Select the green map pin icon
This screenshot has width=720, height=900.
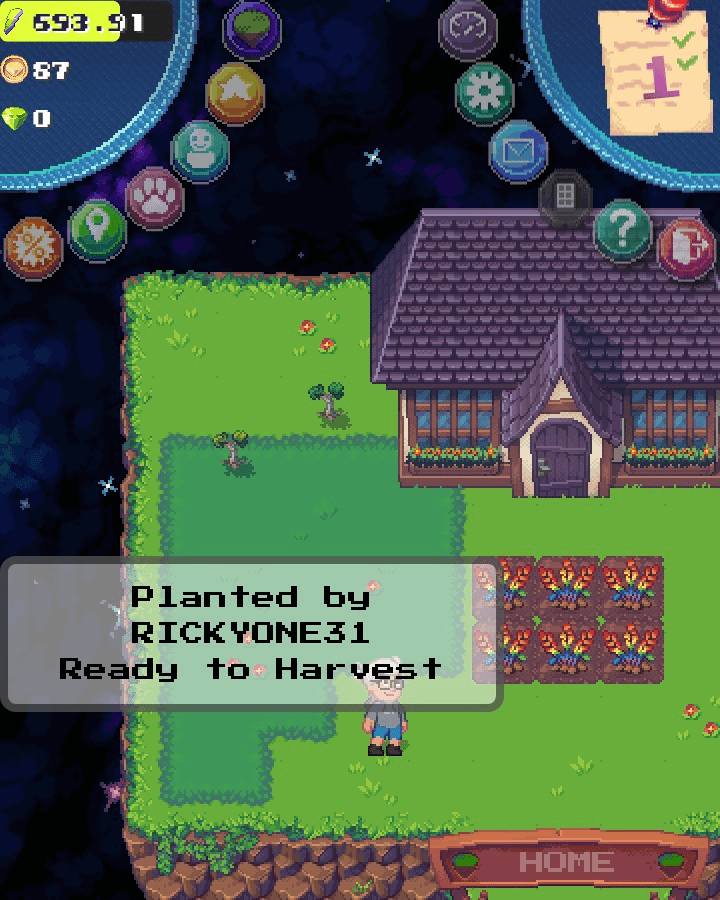(97, 230)
